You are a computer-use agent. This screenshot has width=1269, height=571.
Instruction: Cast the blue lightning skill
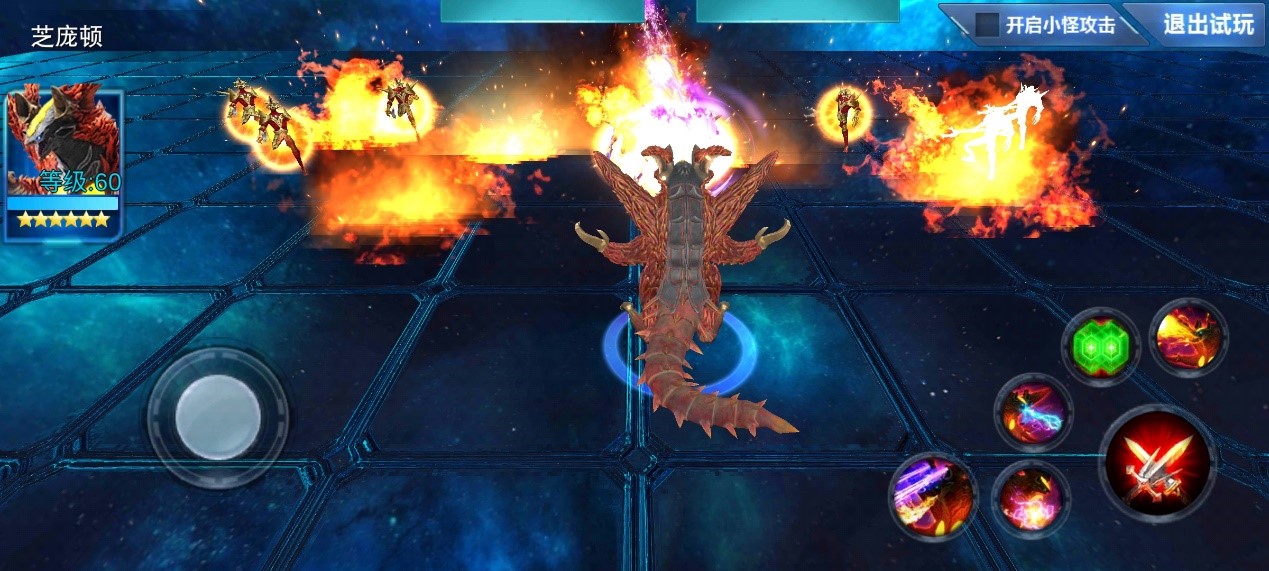(1033, 412)
